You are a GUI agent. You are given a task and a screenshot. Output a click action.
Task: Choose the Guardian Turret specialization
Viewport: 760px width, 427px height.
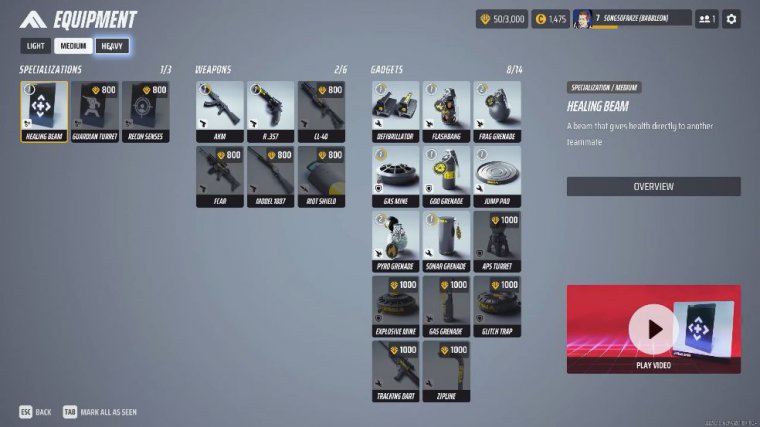pos(95,111)
